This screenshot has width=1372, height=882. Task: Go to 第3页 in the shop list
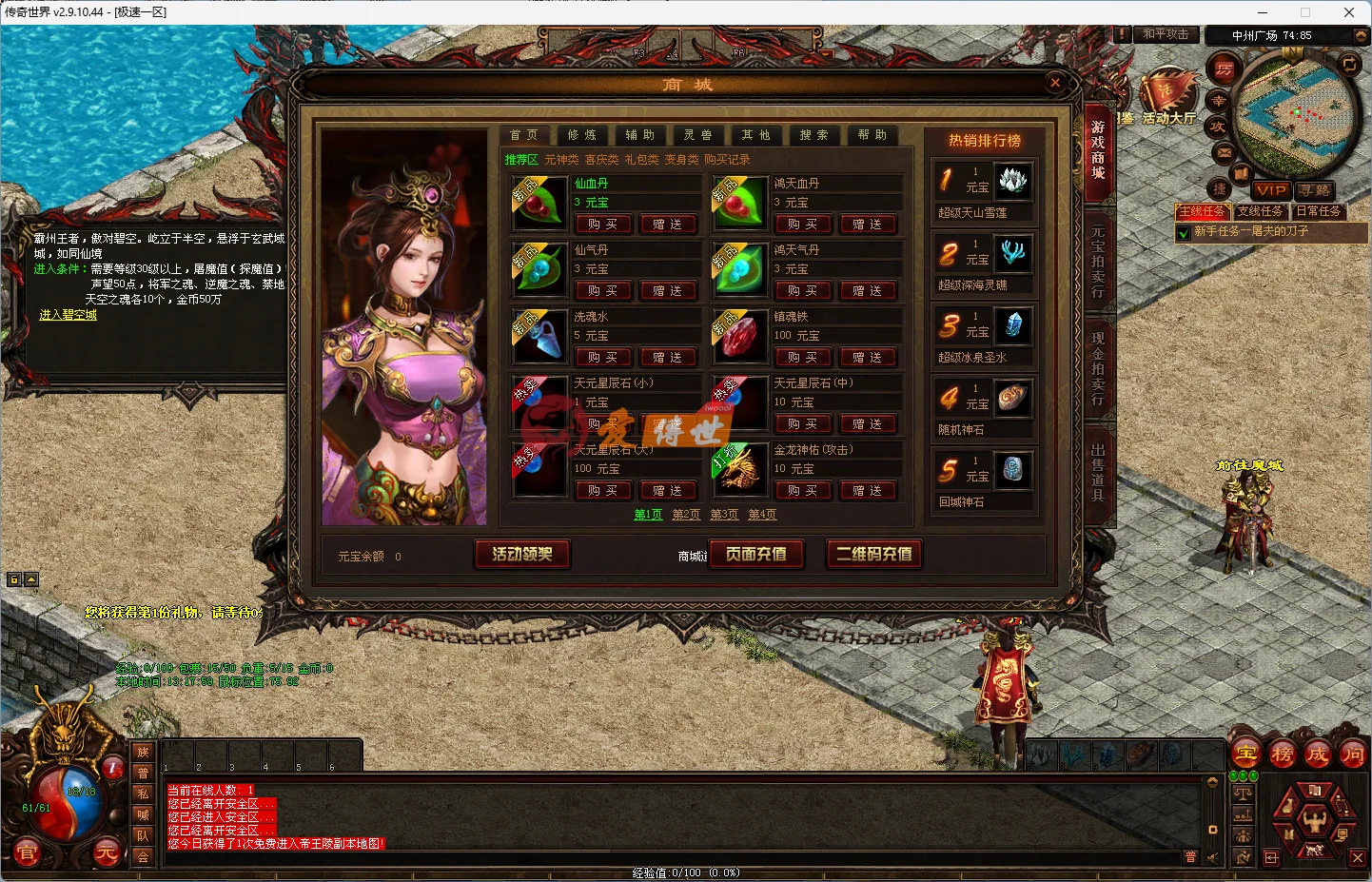coord(723,515)
